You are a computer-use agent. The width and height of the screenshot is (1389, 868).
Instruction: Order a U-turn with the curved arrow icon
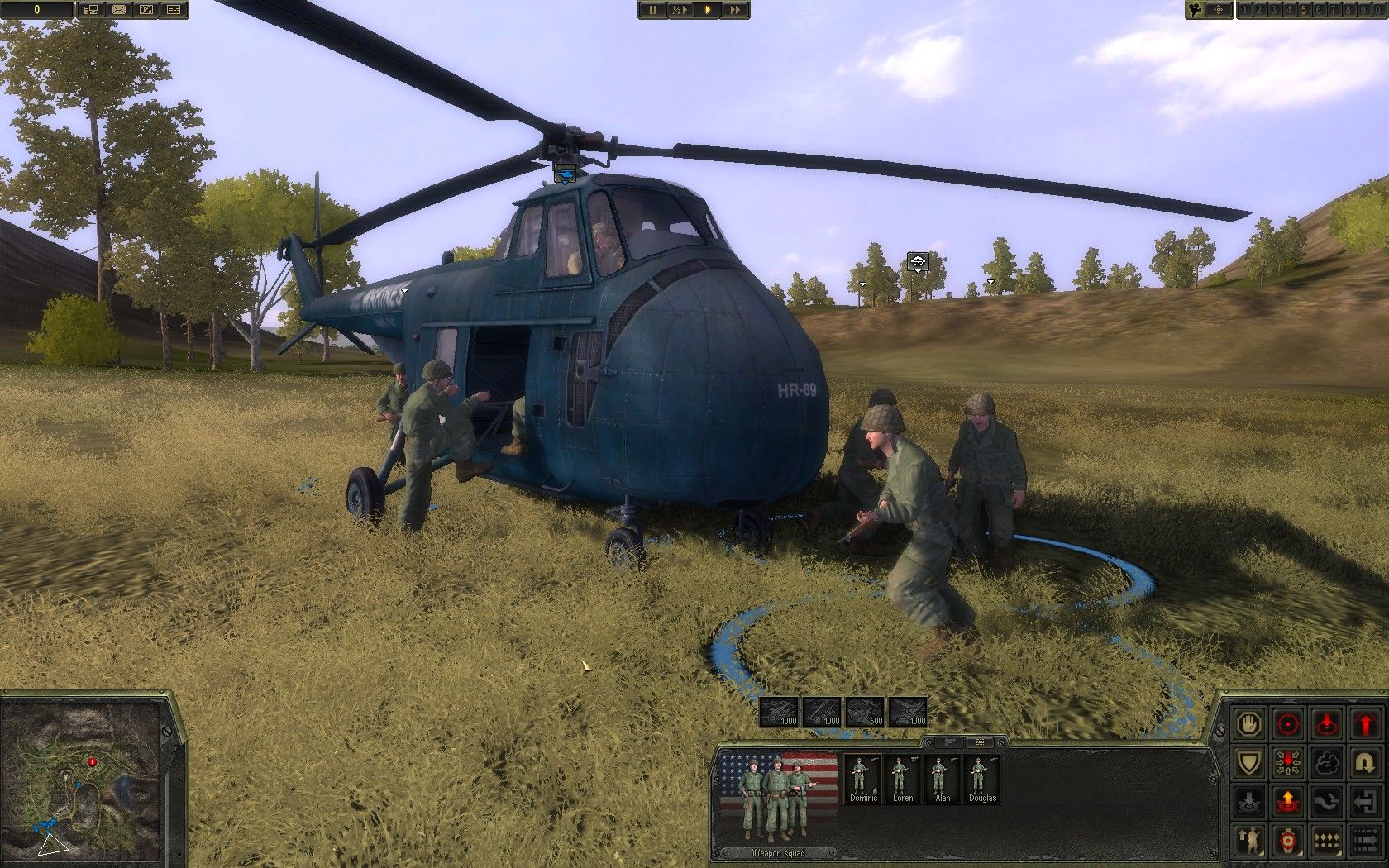[1366, 763]
